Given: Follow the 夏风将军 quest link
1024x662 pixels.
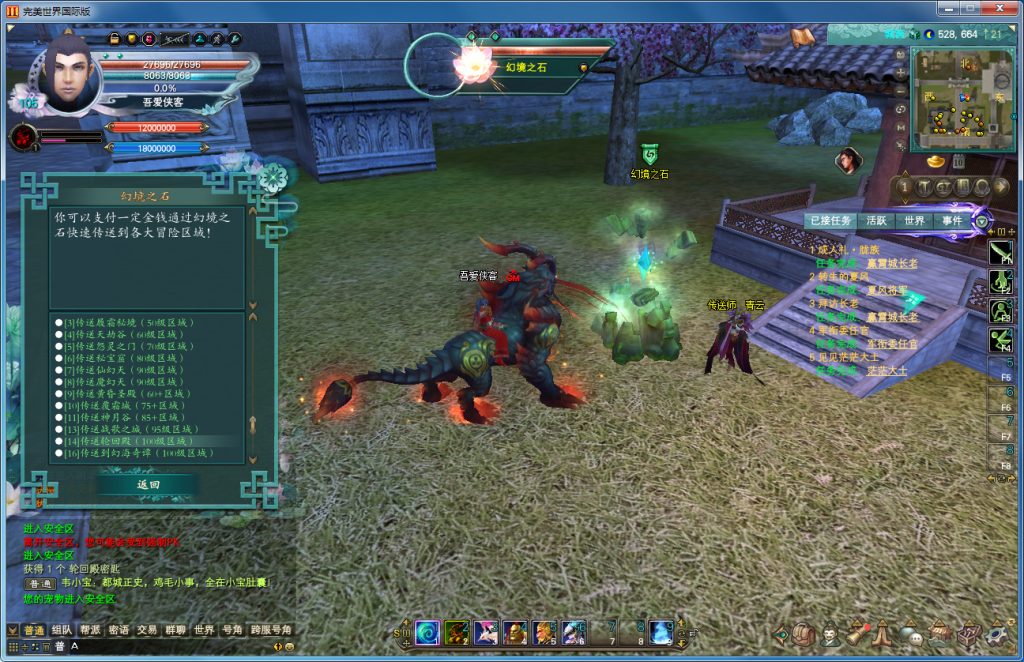Looking at the screenshot, I should coord(888,290).
